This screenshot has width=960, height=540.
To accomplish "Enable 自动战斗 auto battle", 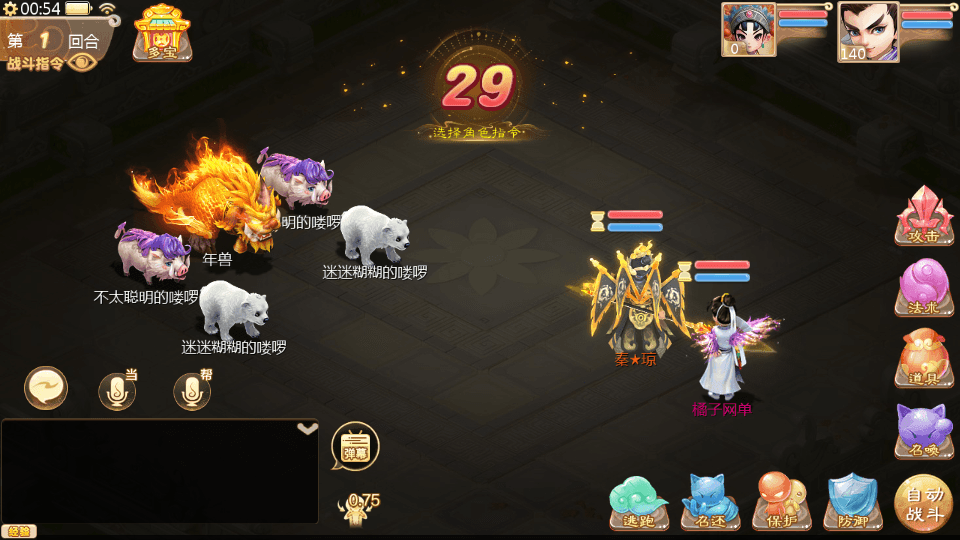I will [x=924, y=503].
